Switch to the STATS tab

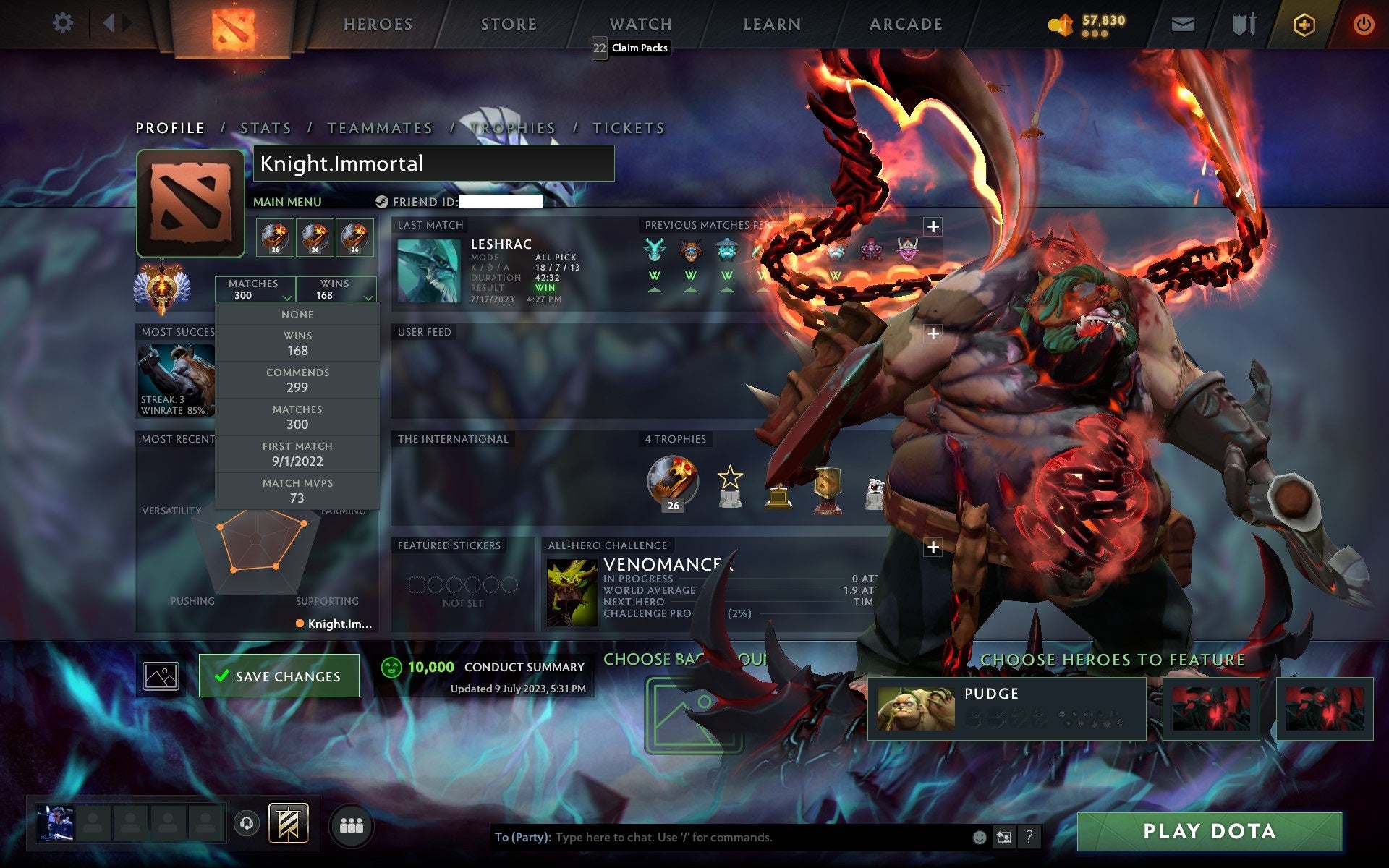tap(266, 127)
